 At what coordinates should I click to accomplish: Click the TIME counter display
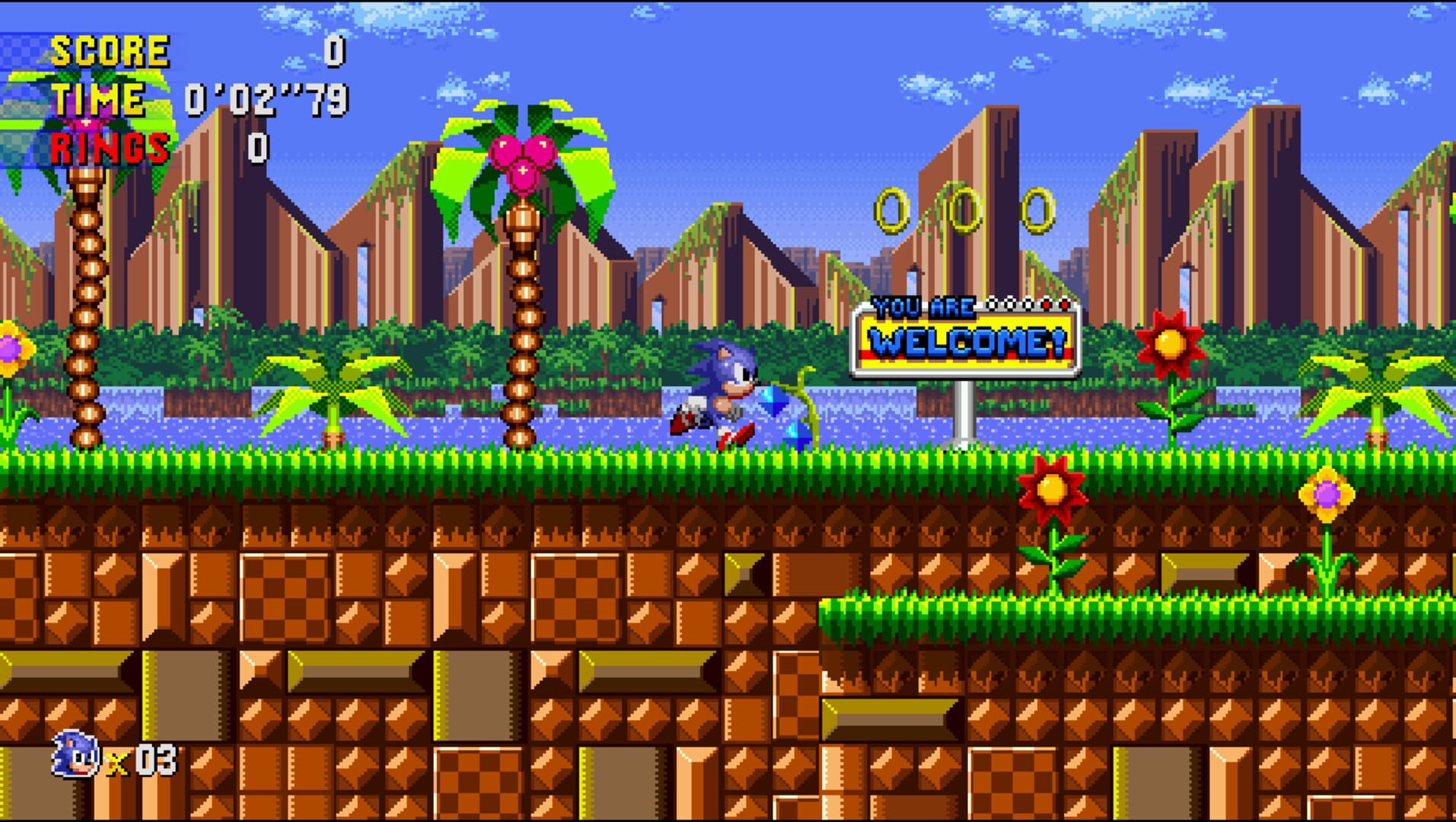point(263,99)
